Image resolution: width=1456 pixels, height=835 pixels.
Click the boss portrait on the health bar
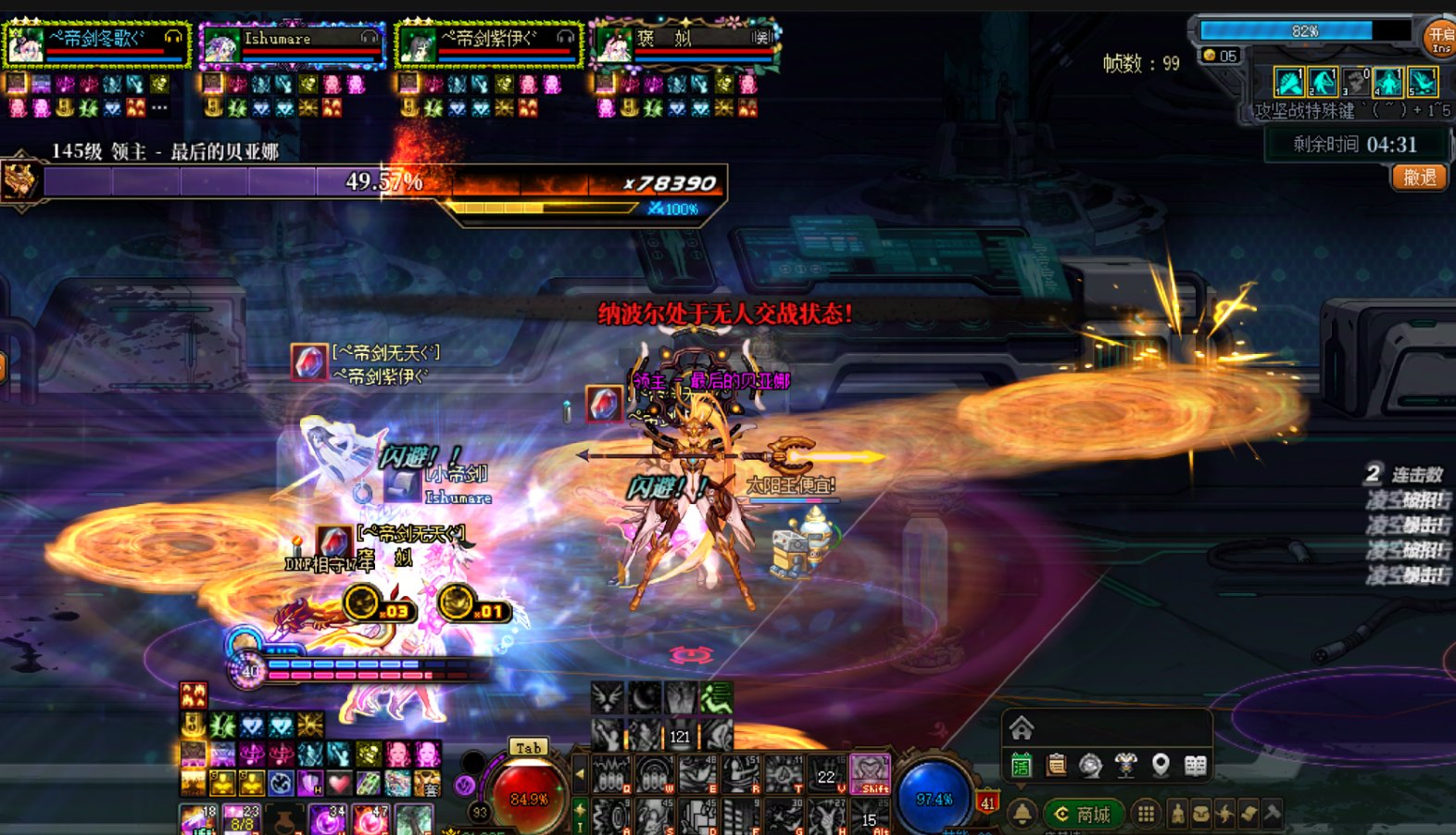[20, 181]
